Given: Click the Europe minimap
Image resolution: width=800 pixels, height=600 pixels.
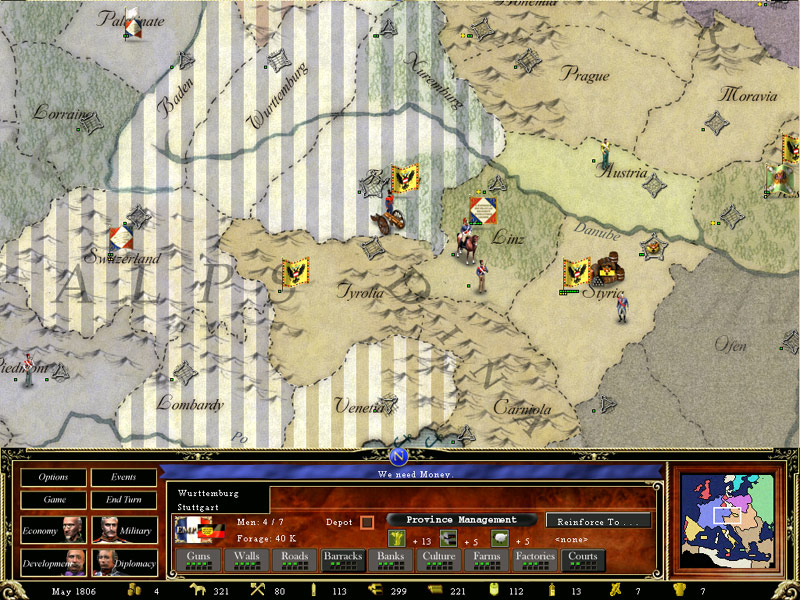Looking at the screenshot, I should pos(727,519).
